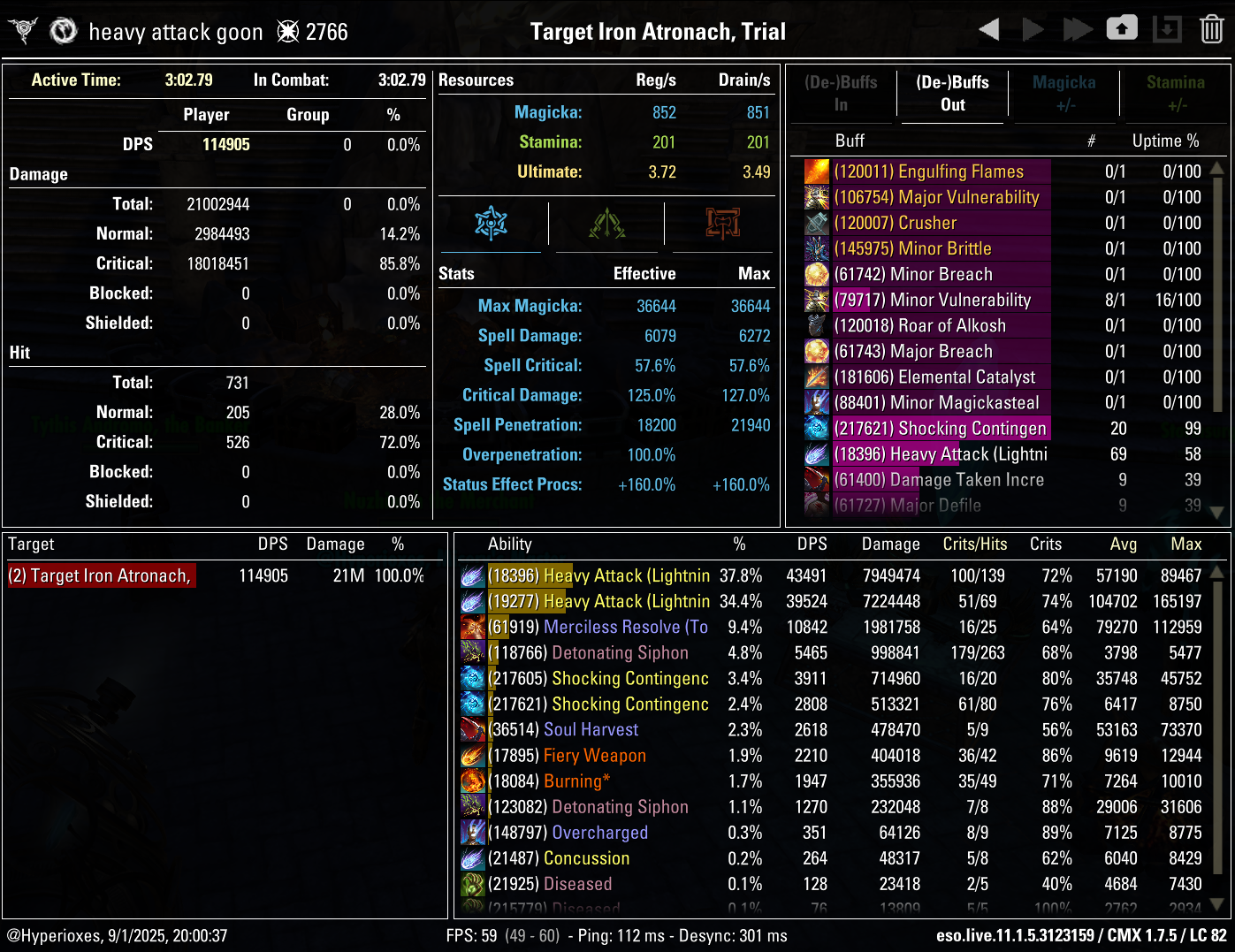The height and width of the screenshot is (952, 1235).
Task: Skip forward to the latest fight
Action: [x=1078, y=27]
